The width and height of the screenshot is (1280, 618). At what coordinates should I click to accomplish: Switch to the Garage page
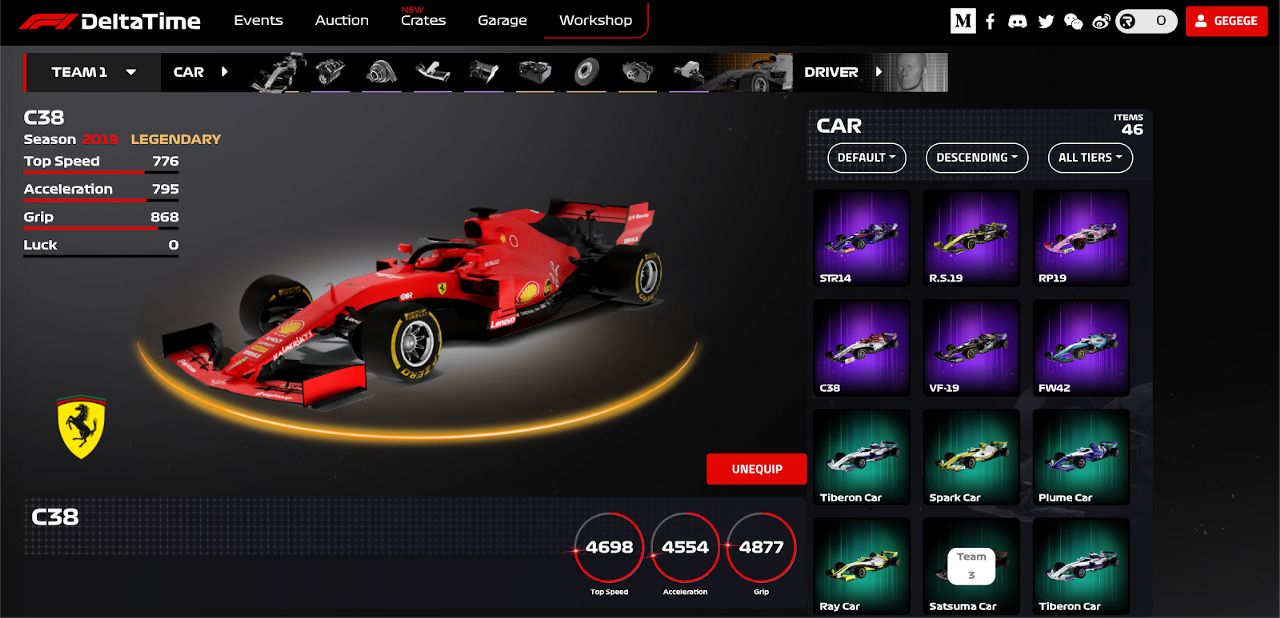502,20
